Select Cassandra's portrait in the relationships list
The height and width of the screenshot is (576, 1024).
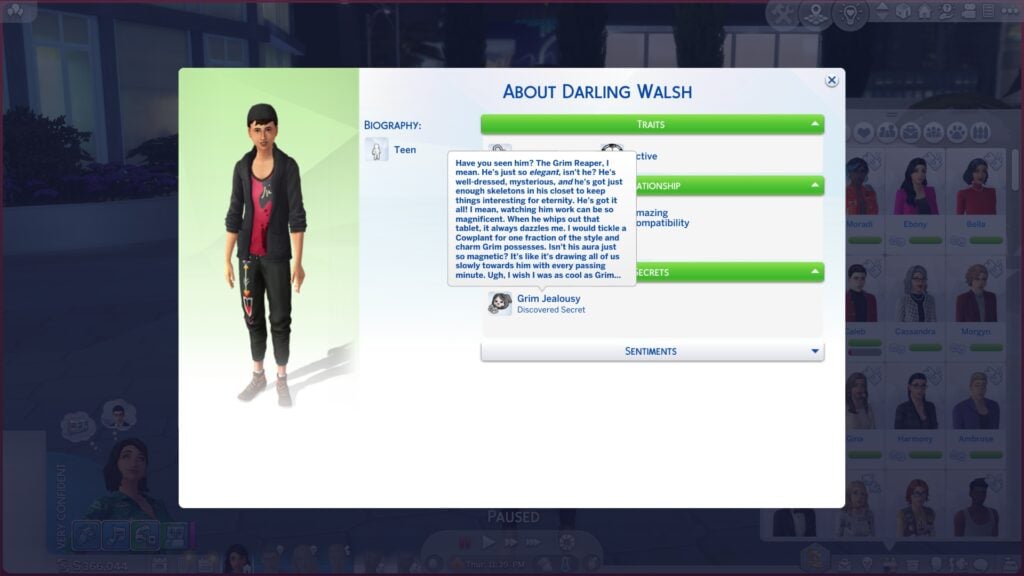(x=915, y=297)
